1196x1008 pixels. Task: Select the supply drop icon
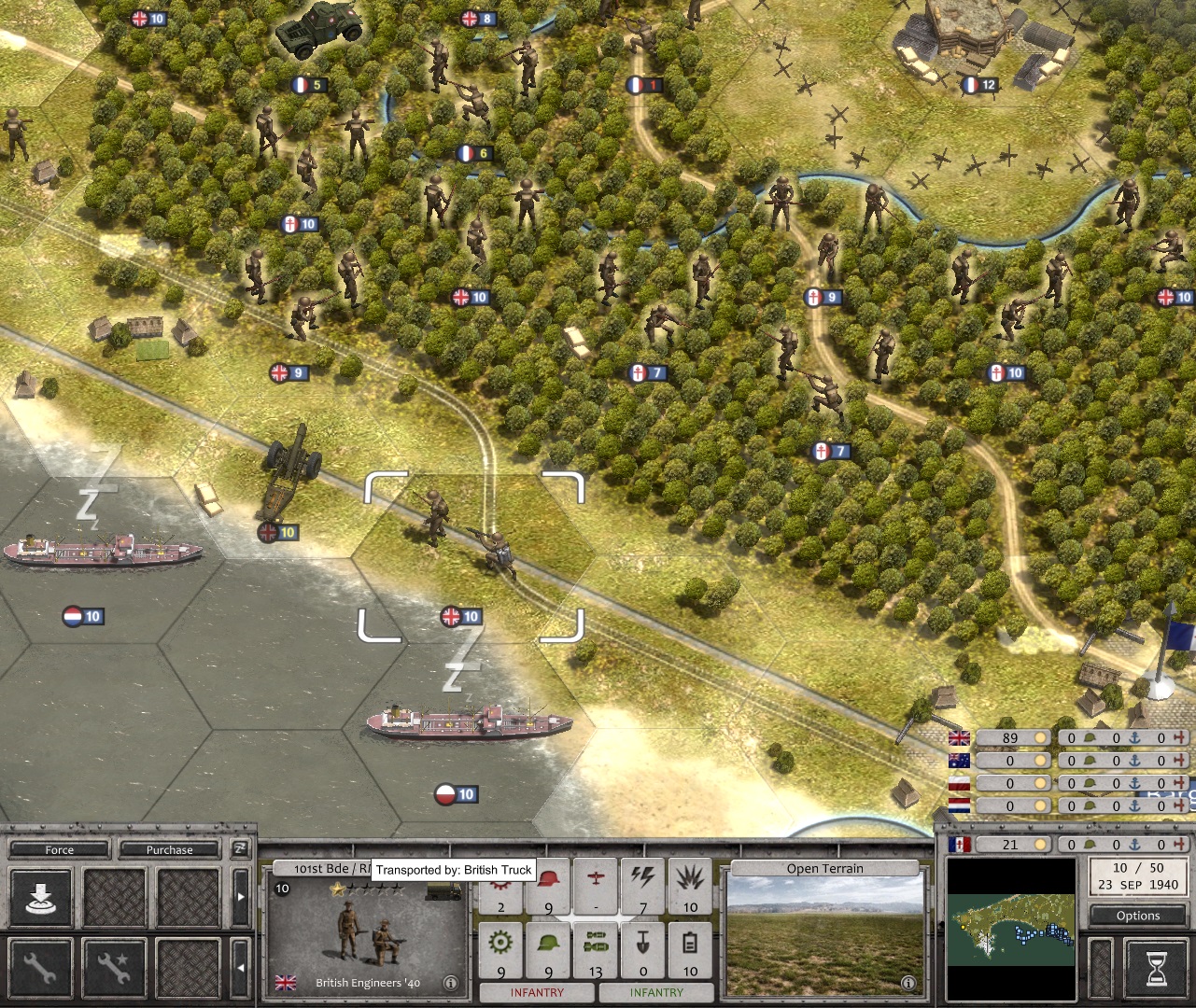(x=41, y=897)
